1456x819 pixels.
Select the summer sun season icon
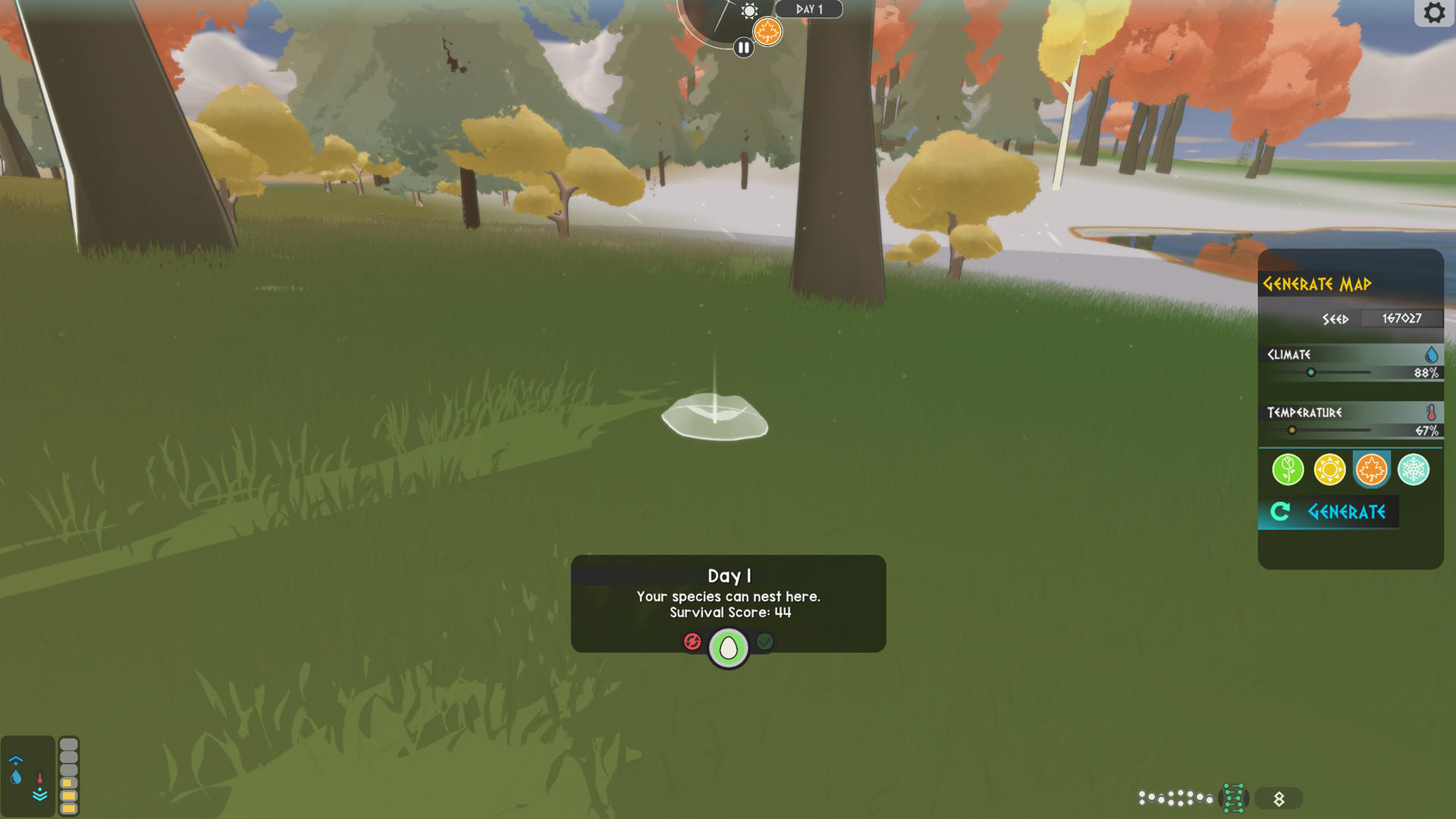tap(1329, 469)
